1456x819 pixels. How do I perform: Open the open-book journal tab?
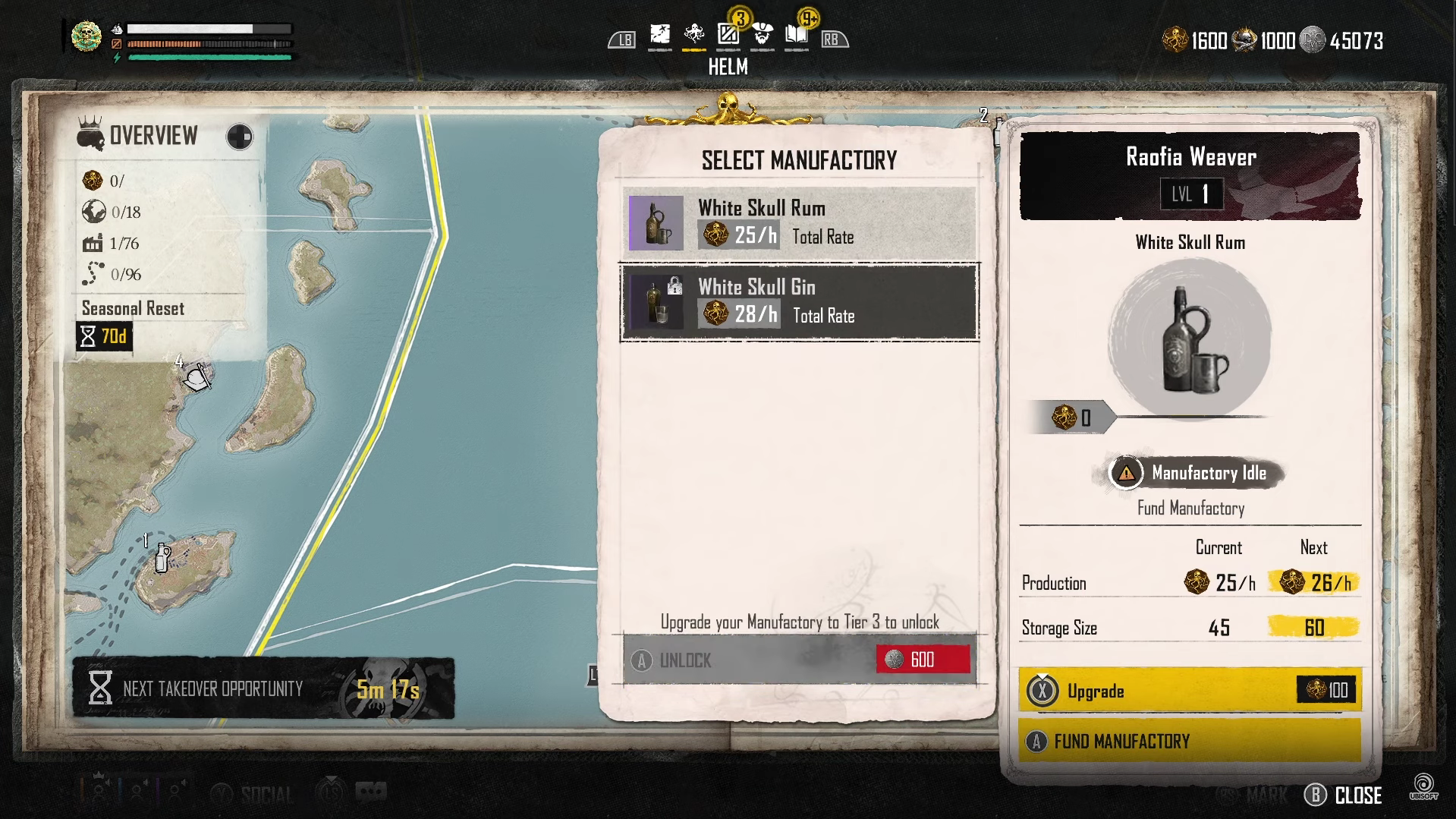coord(796,35)
